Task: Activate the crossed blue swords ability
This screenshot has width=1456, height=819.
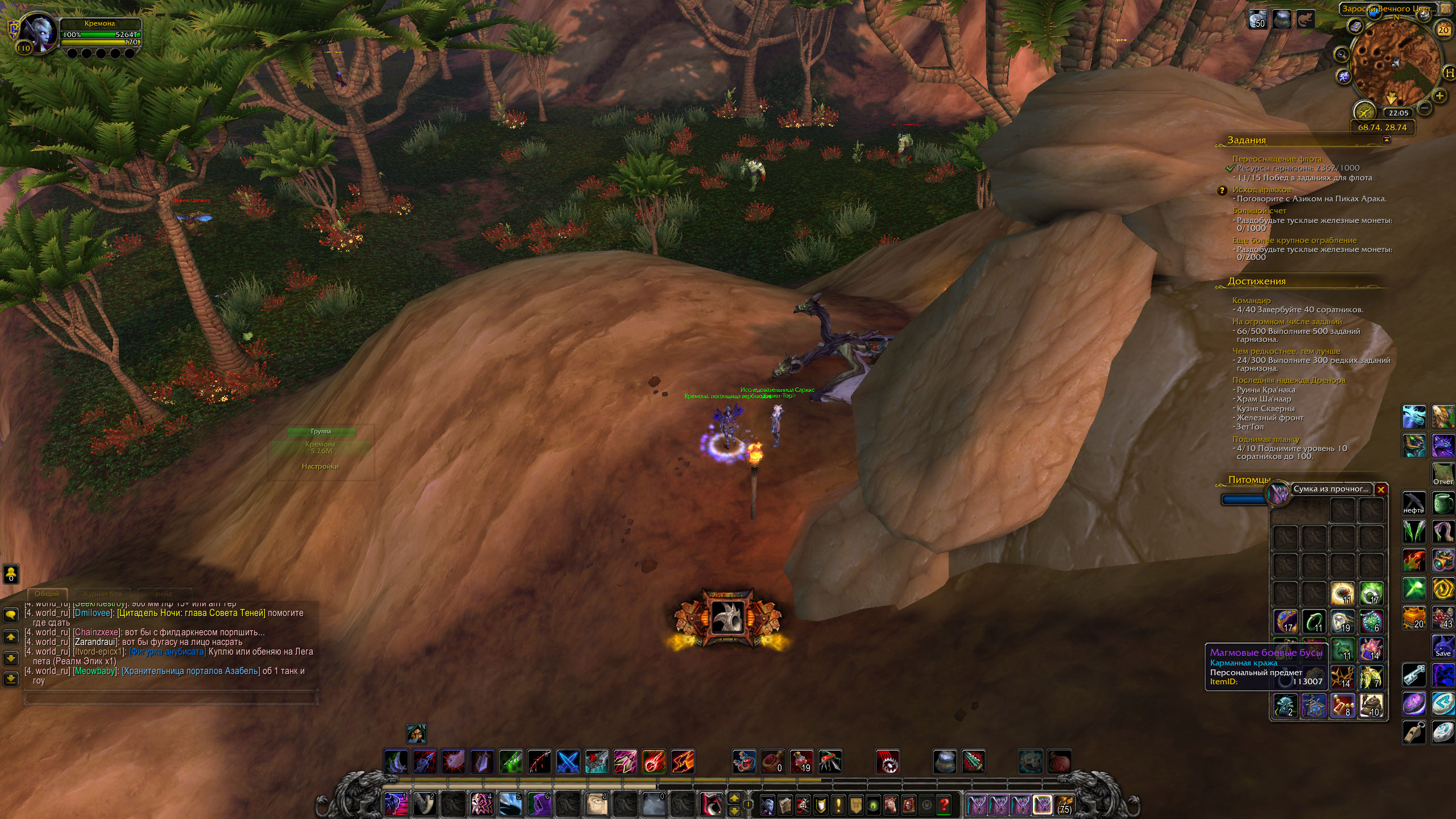Action: 568,762
